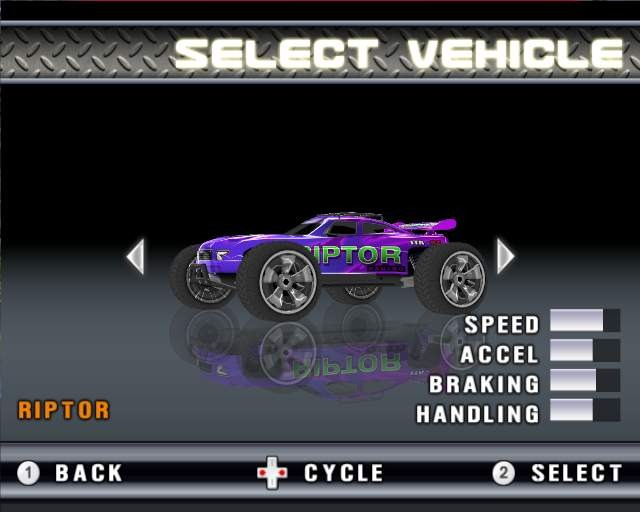Choose the purple Riptor truck
The height and width of the screenshot is (512, 640).
pyautogui.click(x=328, y=262)
